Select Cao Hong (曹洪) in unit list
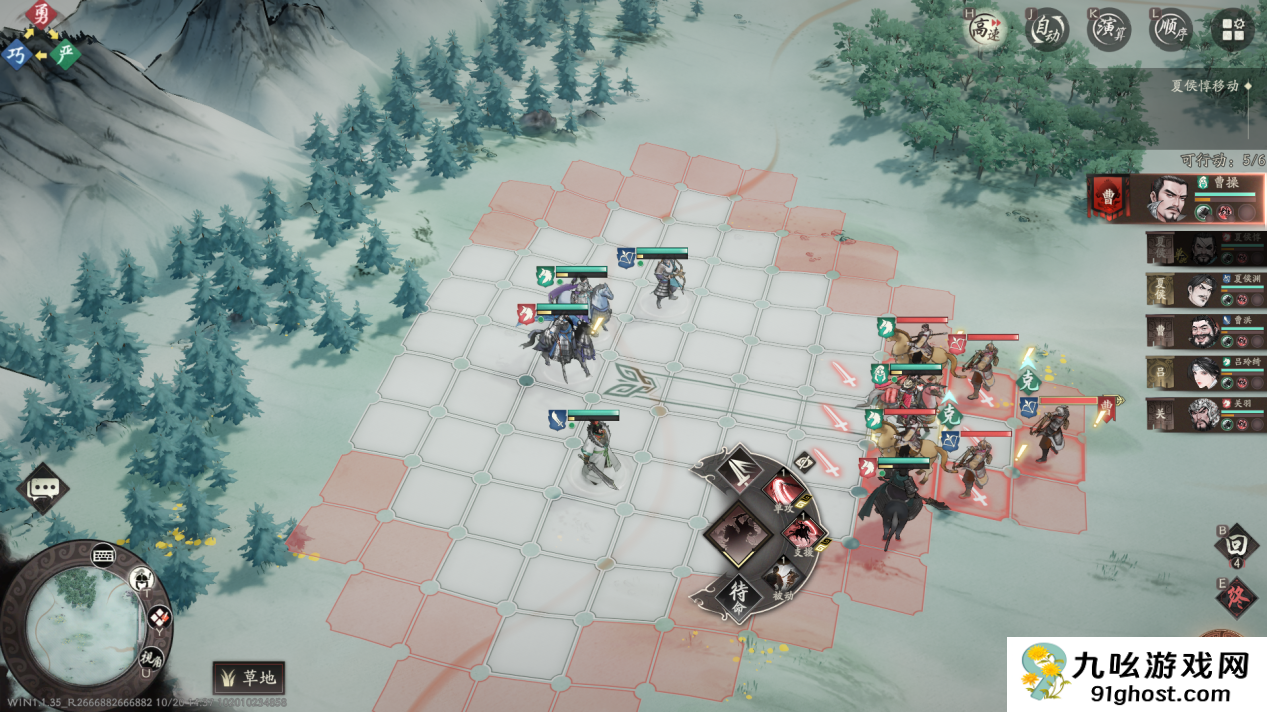Viewport: 1267px width, 712px height. click(1206, 331)
